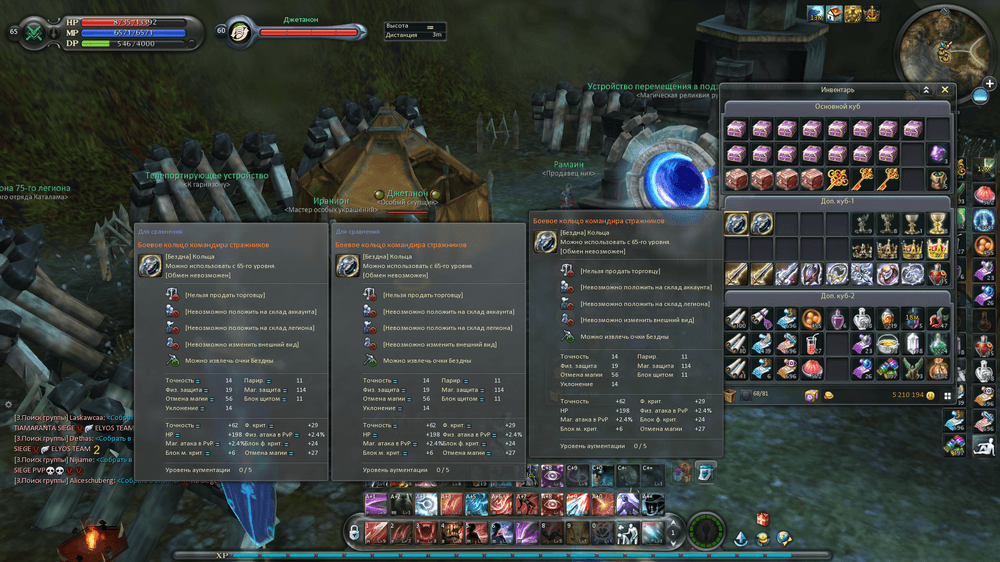Select the purple crystal in Основной куб

click(937, 155)
